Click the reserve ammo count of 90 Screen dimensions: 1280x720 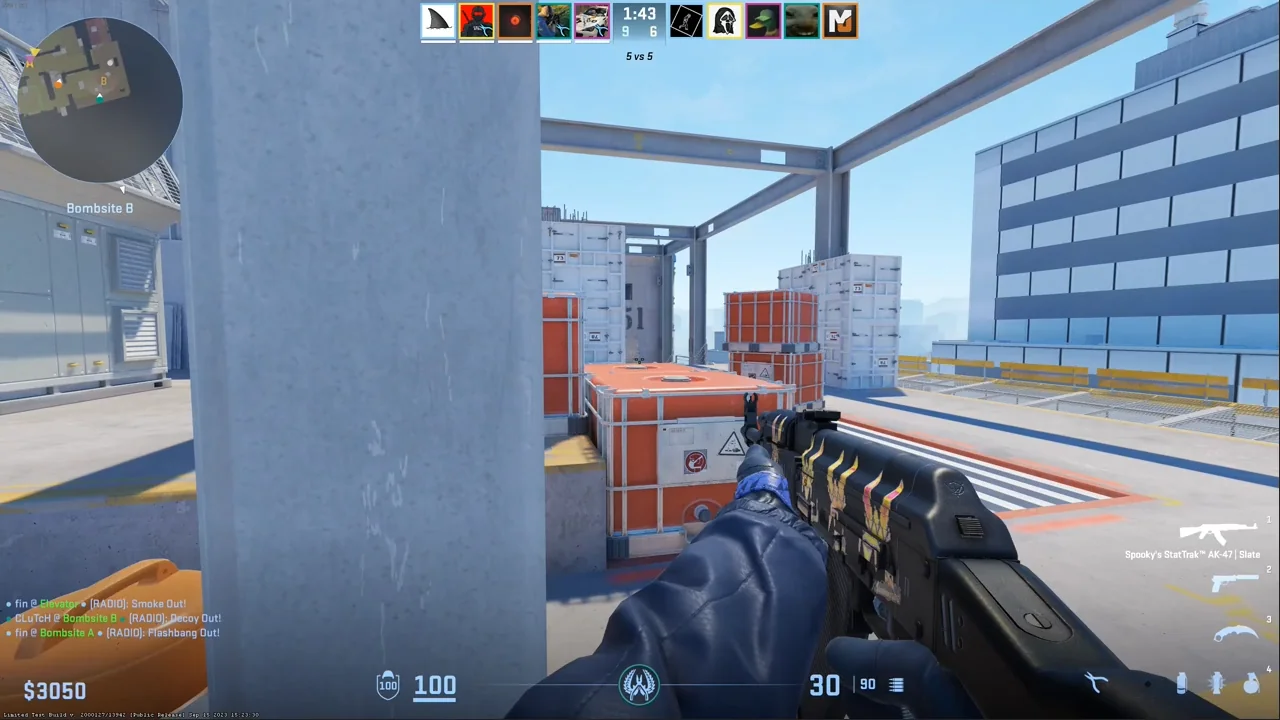tap(867, 684)
